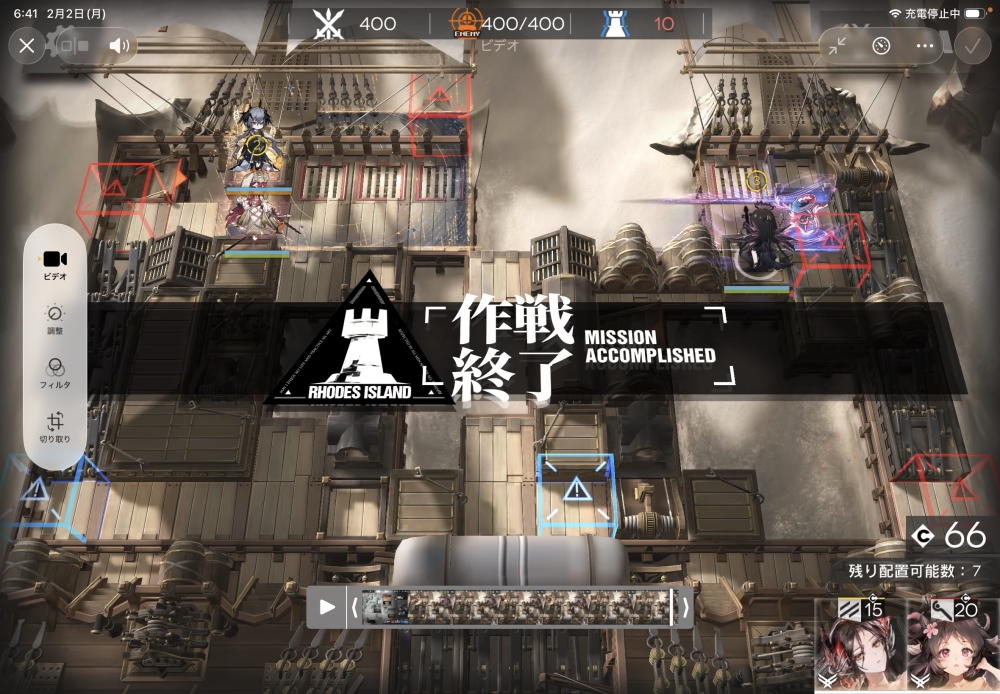Close the video editor with the X button
Viewport: 1000px width, 694px height.
(27, 45)
